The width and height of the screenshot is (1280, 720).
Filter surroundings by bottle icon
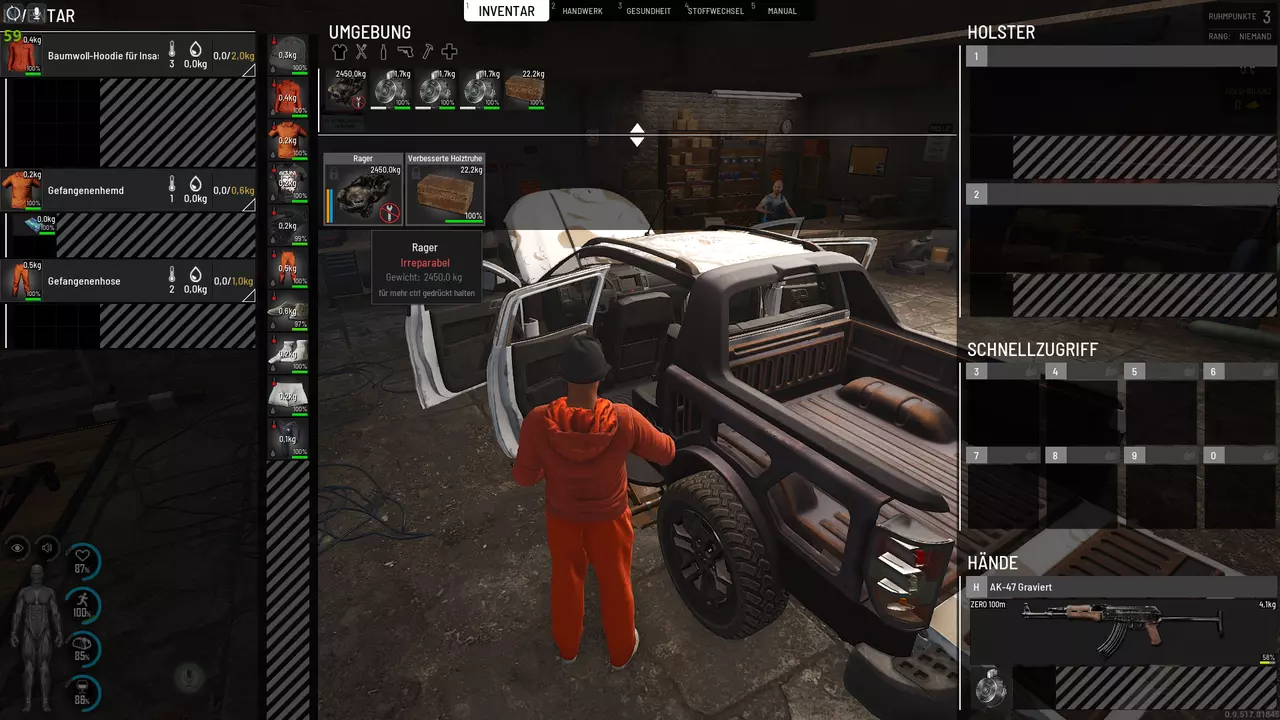383,52
